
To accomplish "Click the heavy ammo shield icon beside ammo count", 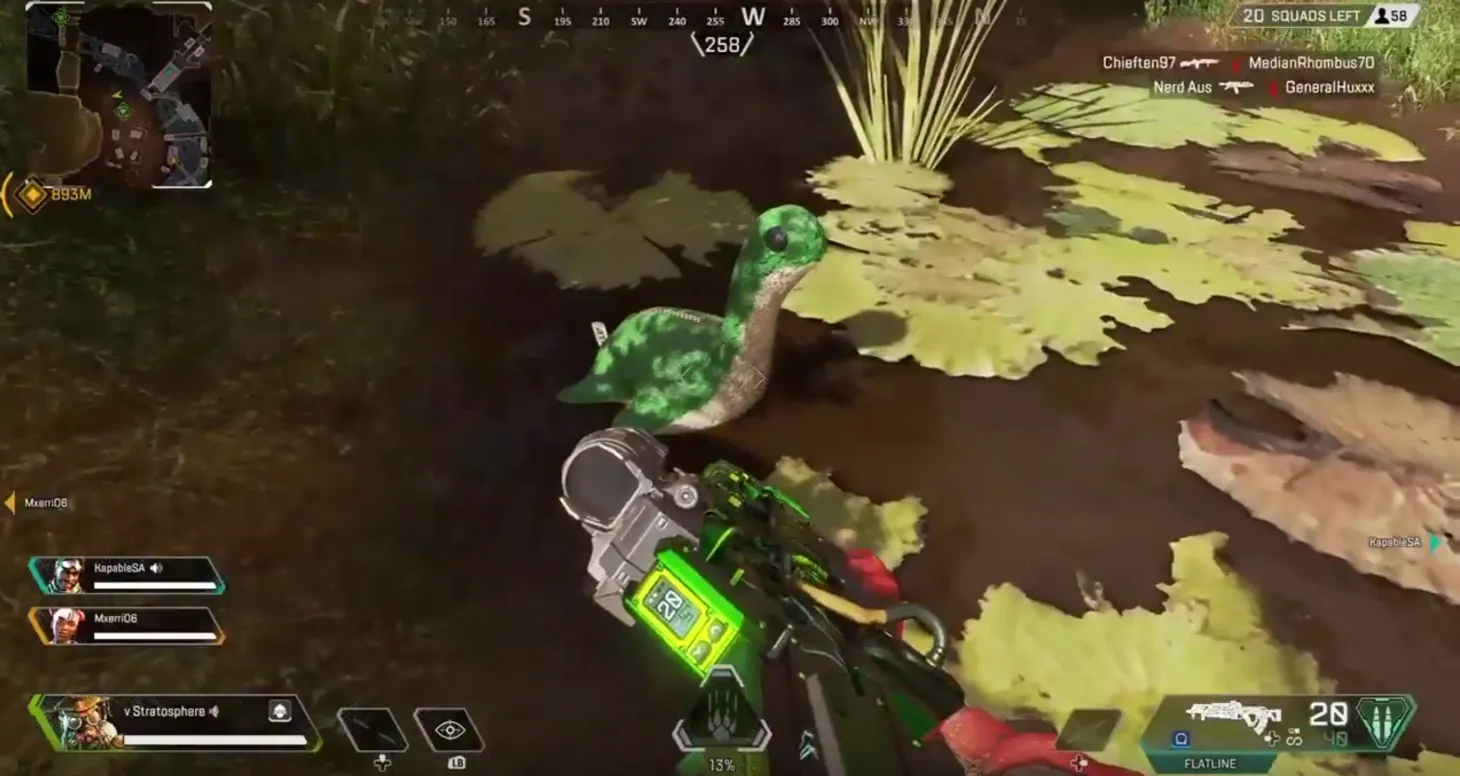I will coord(1382,722).
